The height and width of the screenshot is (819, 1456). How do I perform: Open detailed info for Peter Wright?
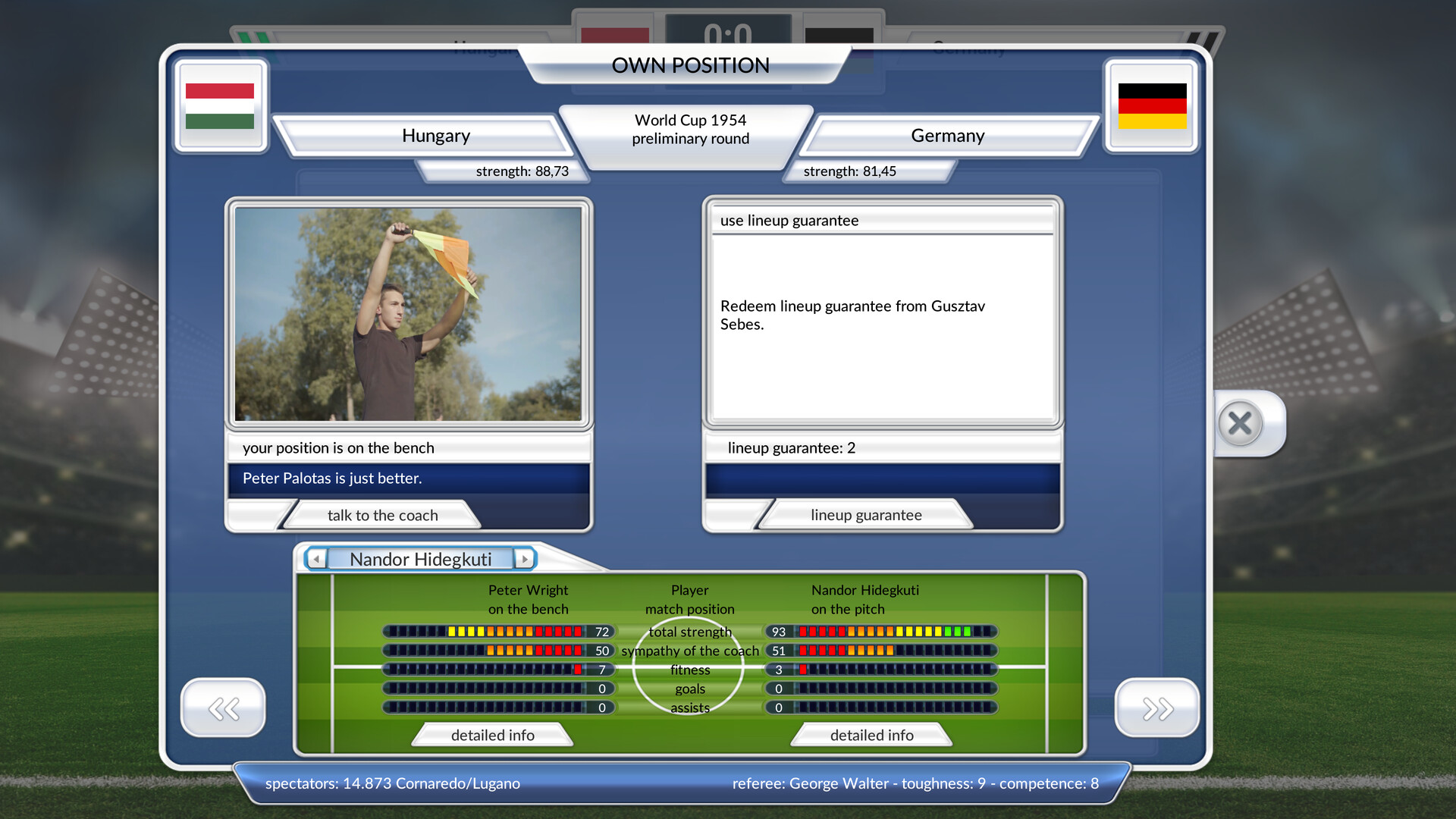pos(492,734)
